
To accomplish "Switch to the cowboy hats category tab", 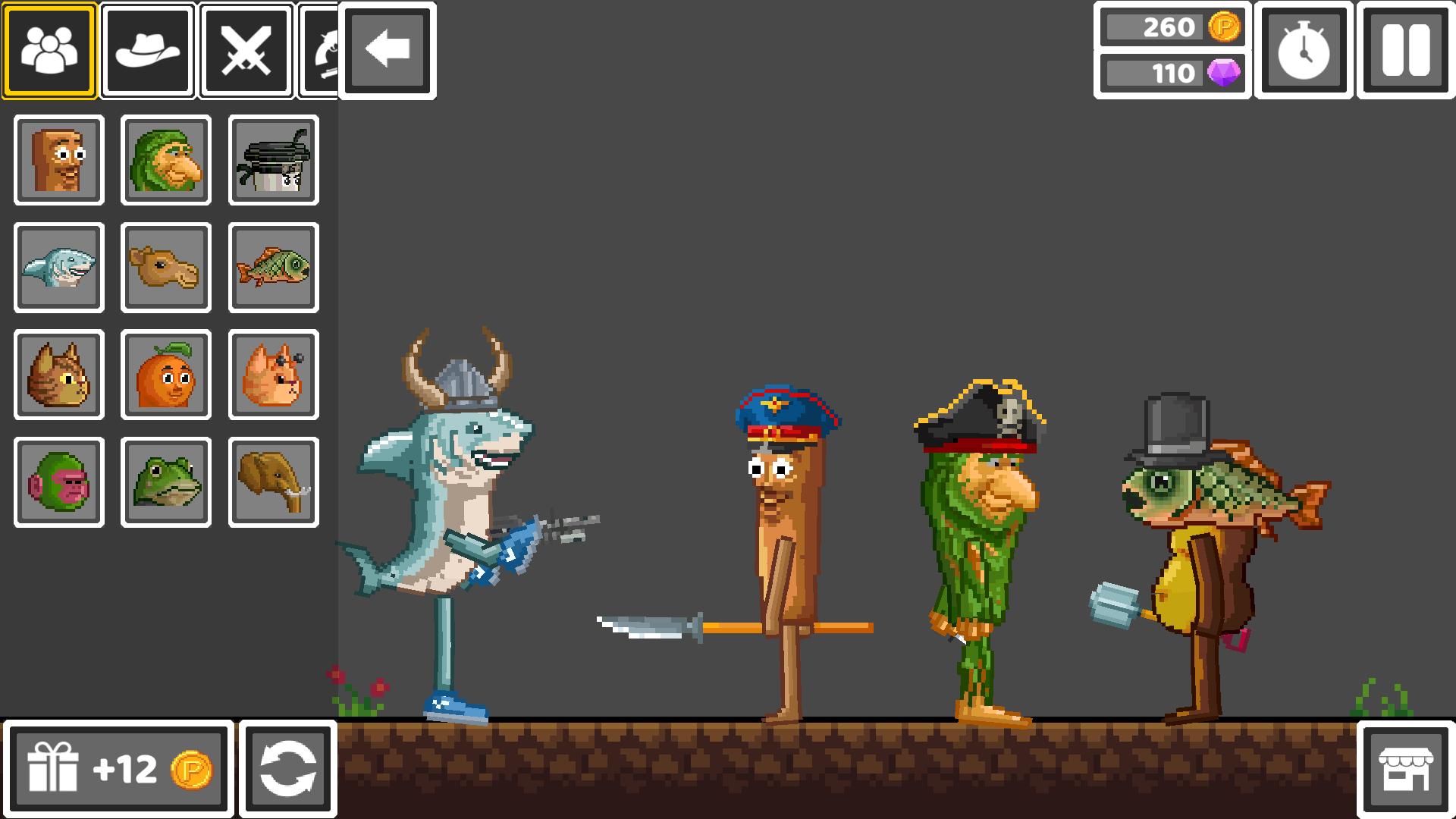I will click(149, 50).
